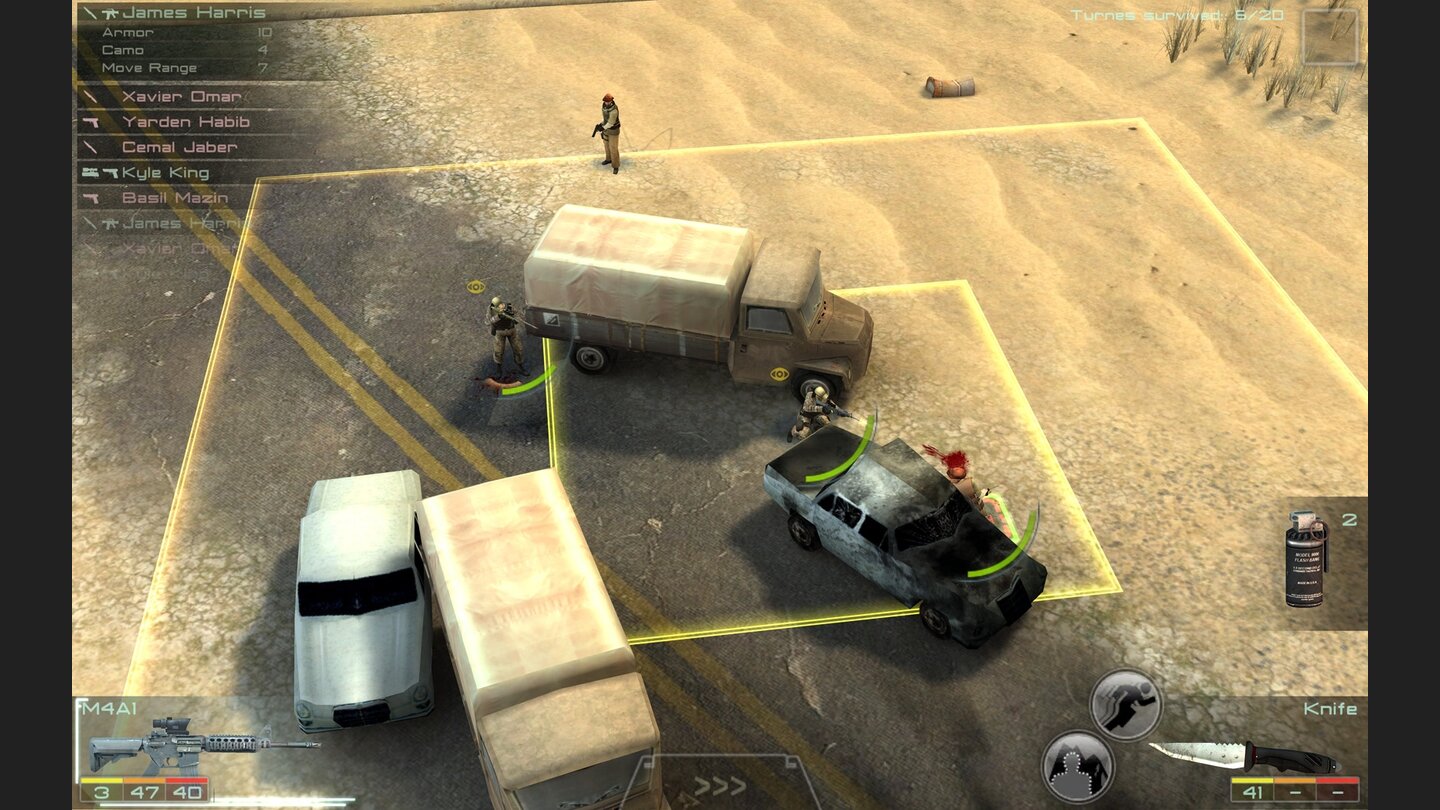Viewport: 1440px width, 810px height.
Task: Click the sniper rifle icon next to Kyle King
Action: [x=90, y=172]
